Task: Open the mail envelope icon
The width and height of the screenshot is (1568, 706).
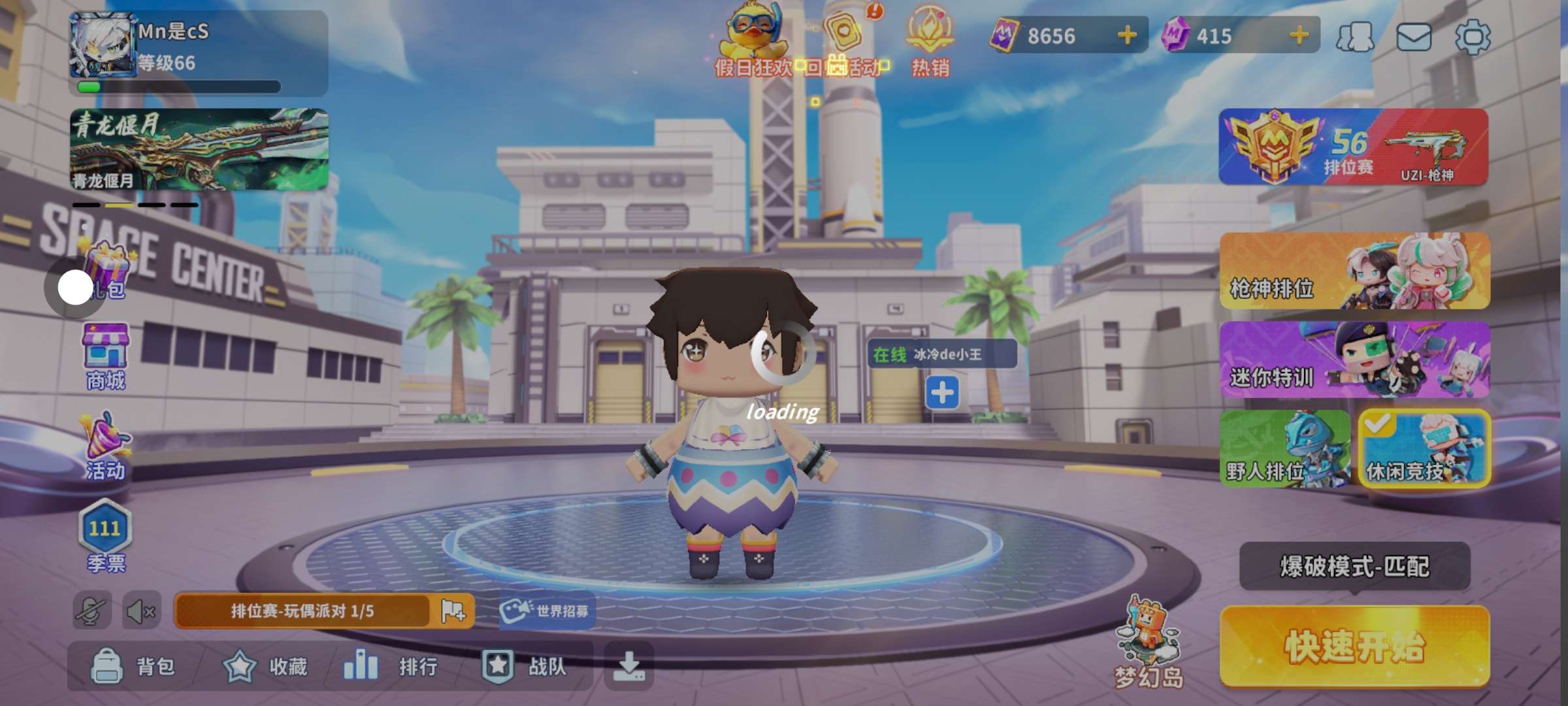Action: pos(1414,37)
